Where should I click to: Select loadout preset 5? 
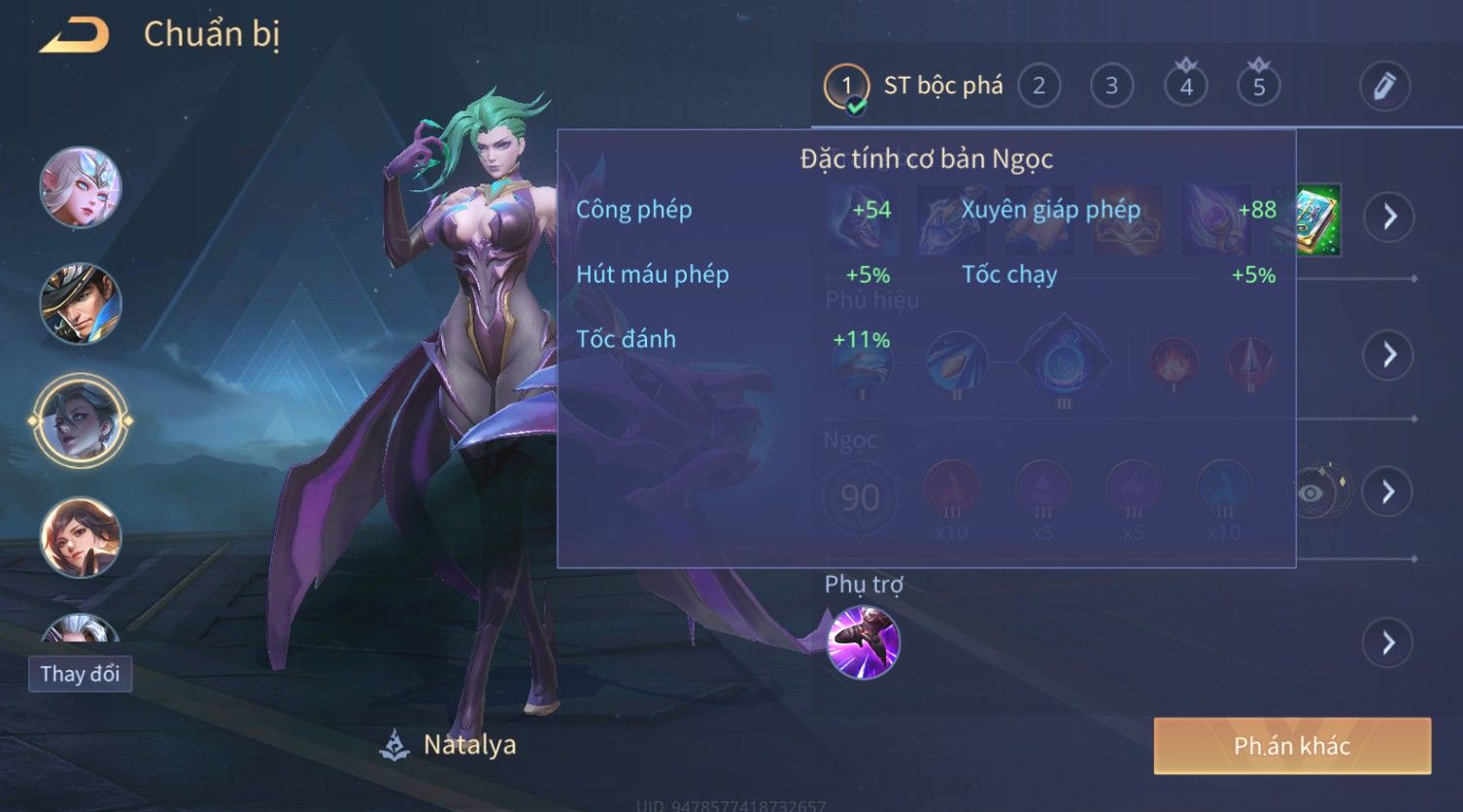click(1258, 86)
